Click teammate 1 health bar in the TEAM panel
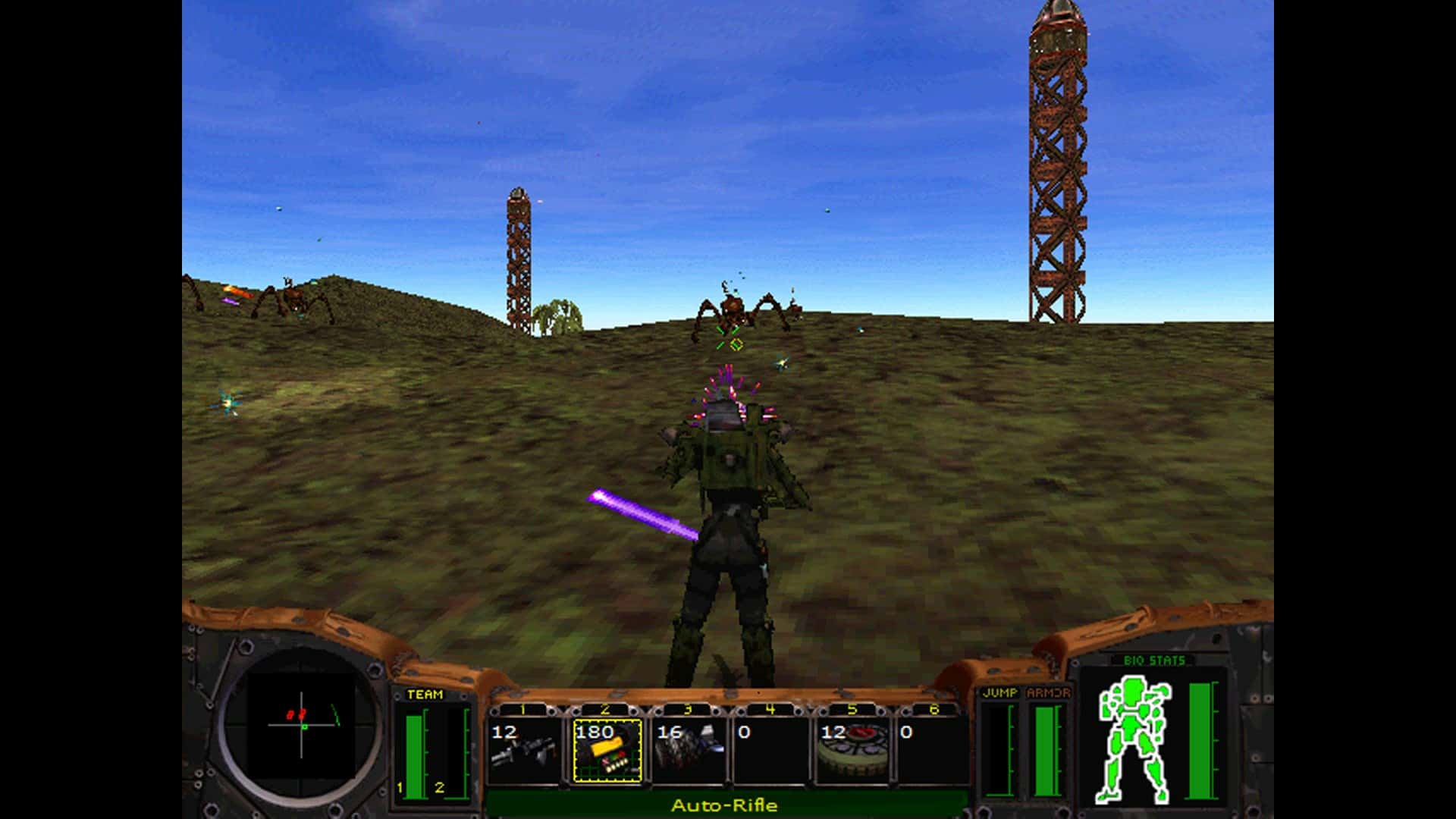Image resolution: width=1456 pixels, height=819 pixels. tap(414, 750)
